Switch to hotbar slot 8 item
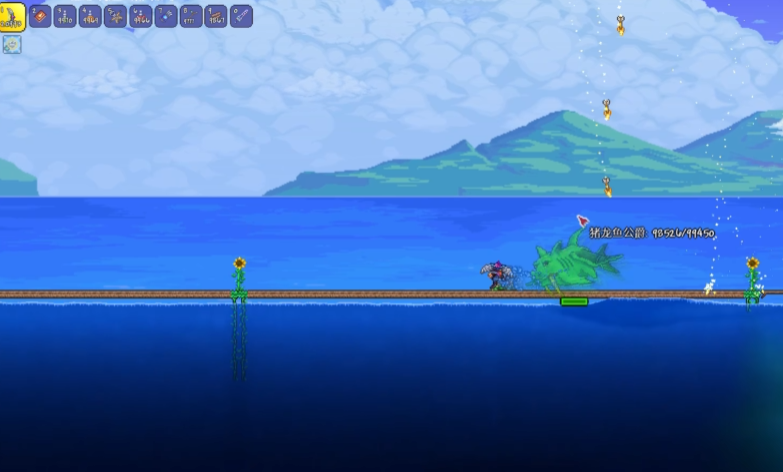Image resolution: width=783 pixels, height=472 pixels. tap(191, 16)
